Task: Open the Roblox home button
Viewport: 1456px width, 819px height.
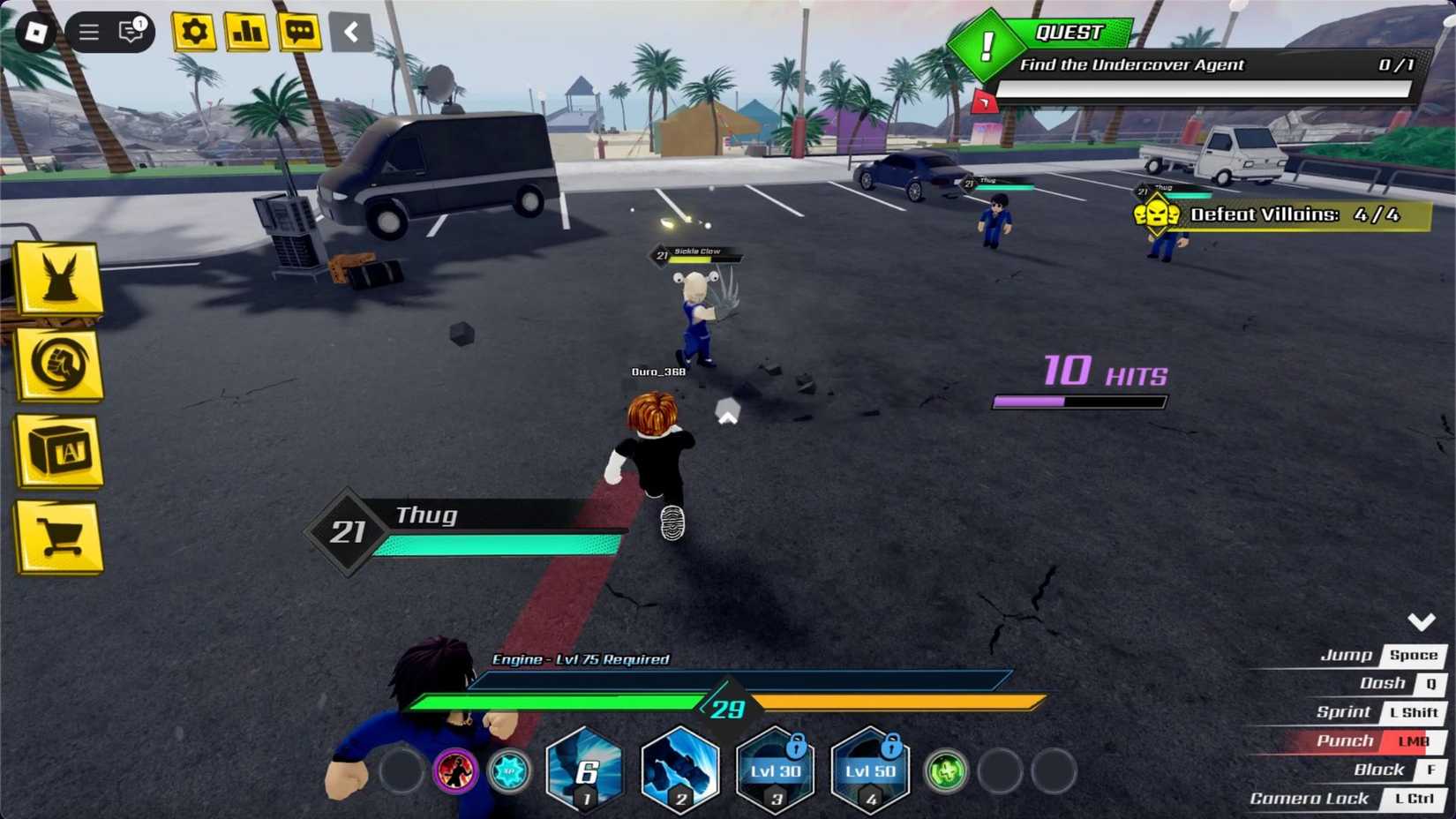Action: pyautogui.click(x=35, y=32)
